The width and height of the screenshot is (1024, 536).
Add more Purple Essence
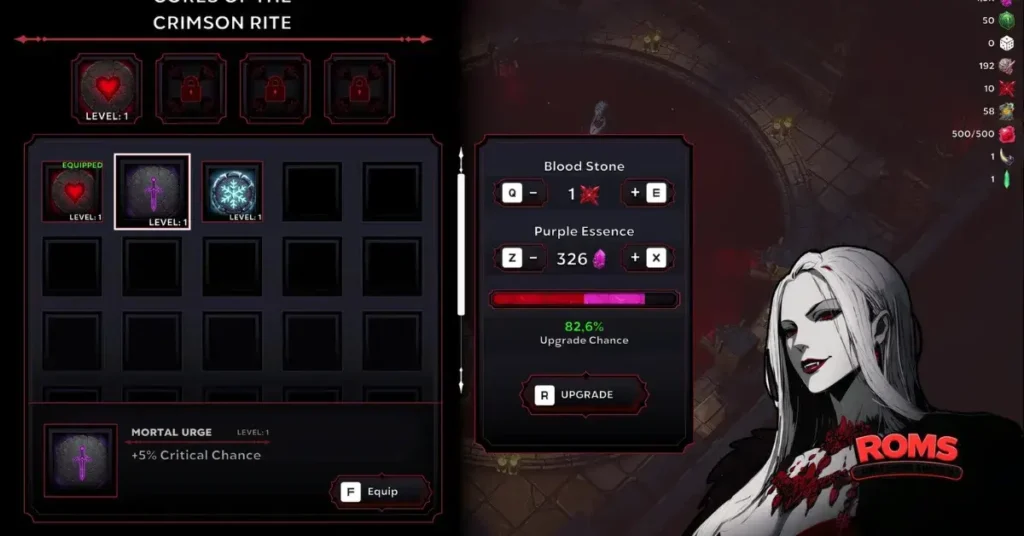coord(646,258)
